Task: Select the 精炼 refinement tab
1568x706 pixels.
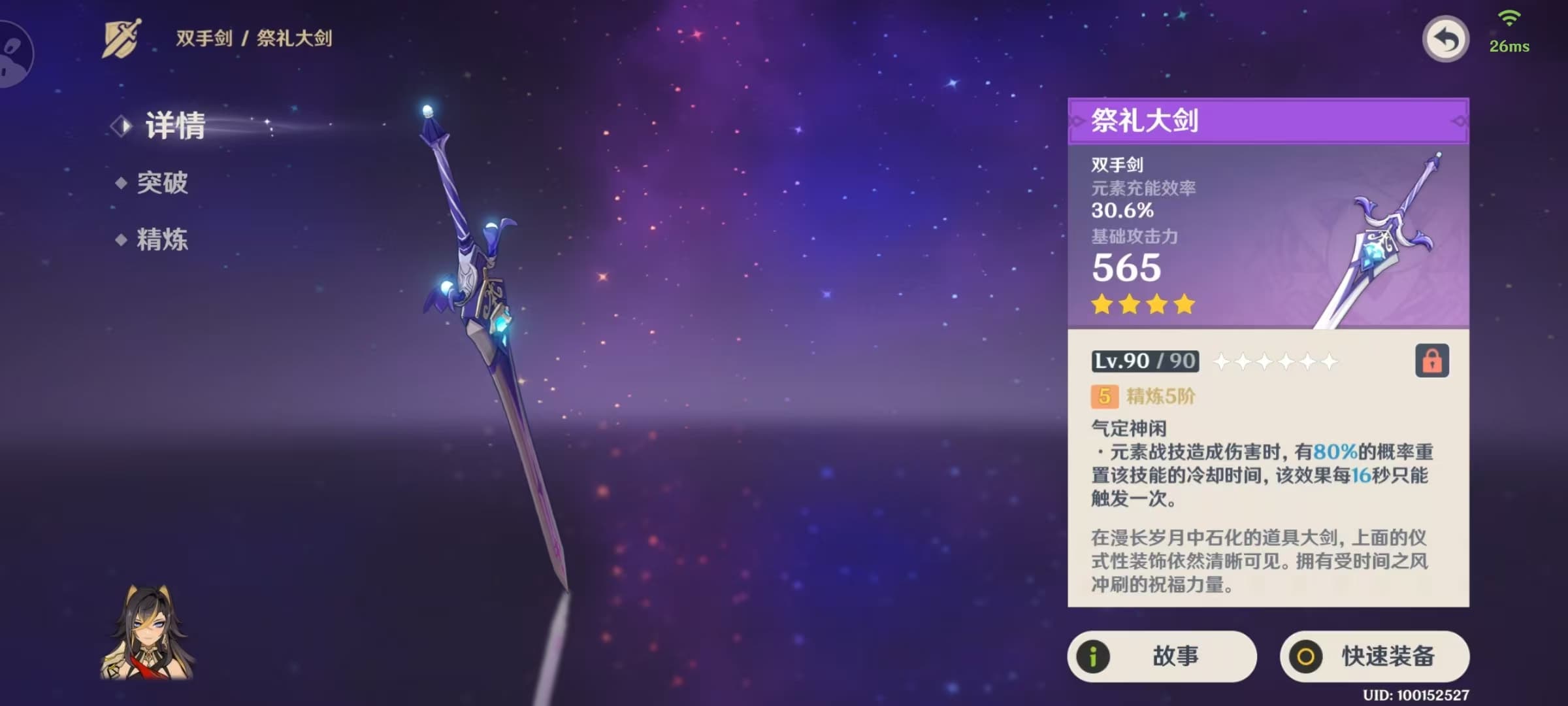Action: point(161,240)
